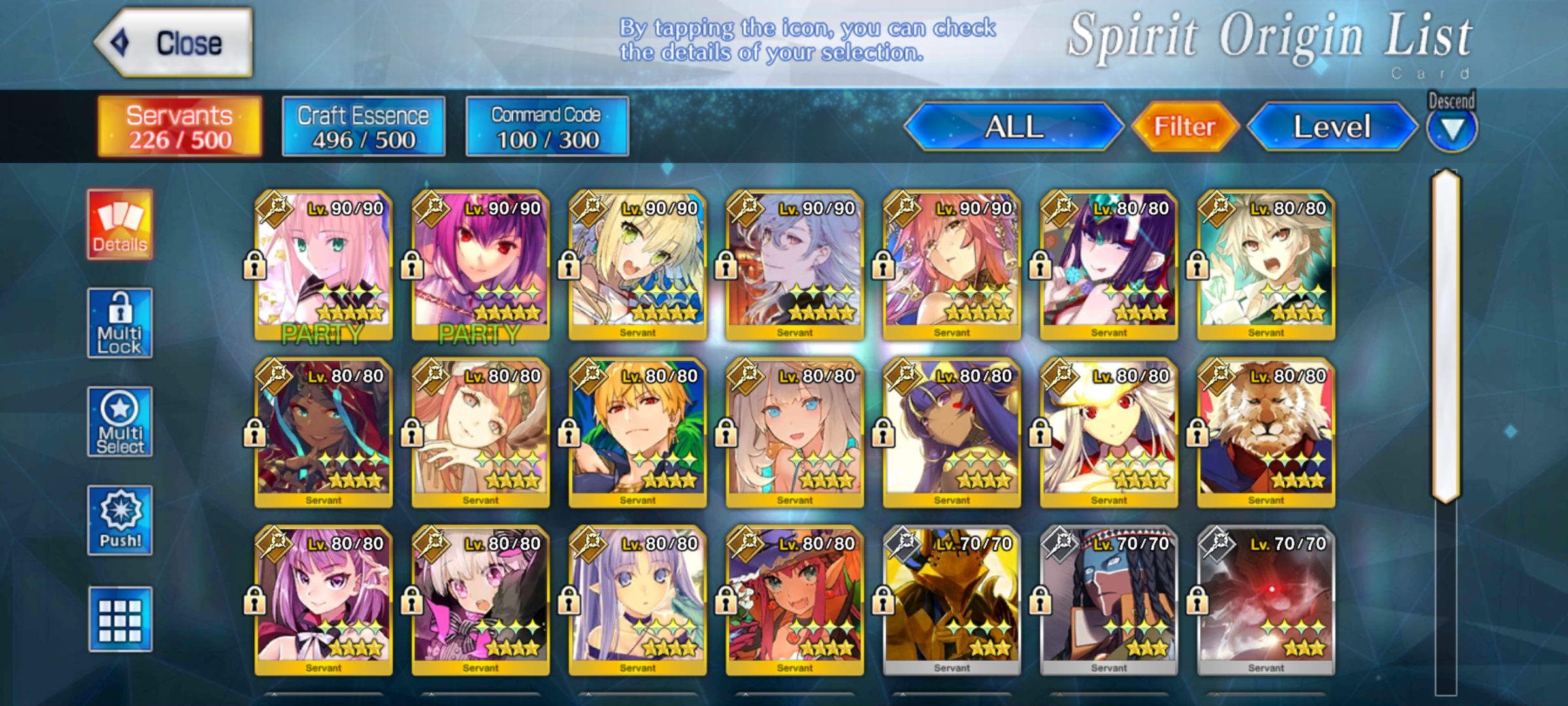Image resolution: width=1568 pixels, height=706 pixels.
Task: Toggle the Descend sort direction arrow
Action: point(1451,129)
